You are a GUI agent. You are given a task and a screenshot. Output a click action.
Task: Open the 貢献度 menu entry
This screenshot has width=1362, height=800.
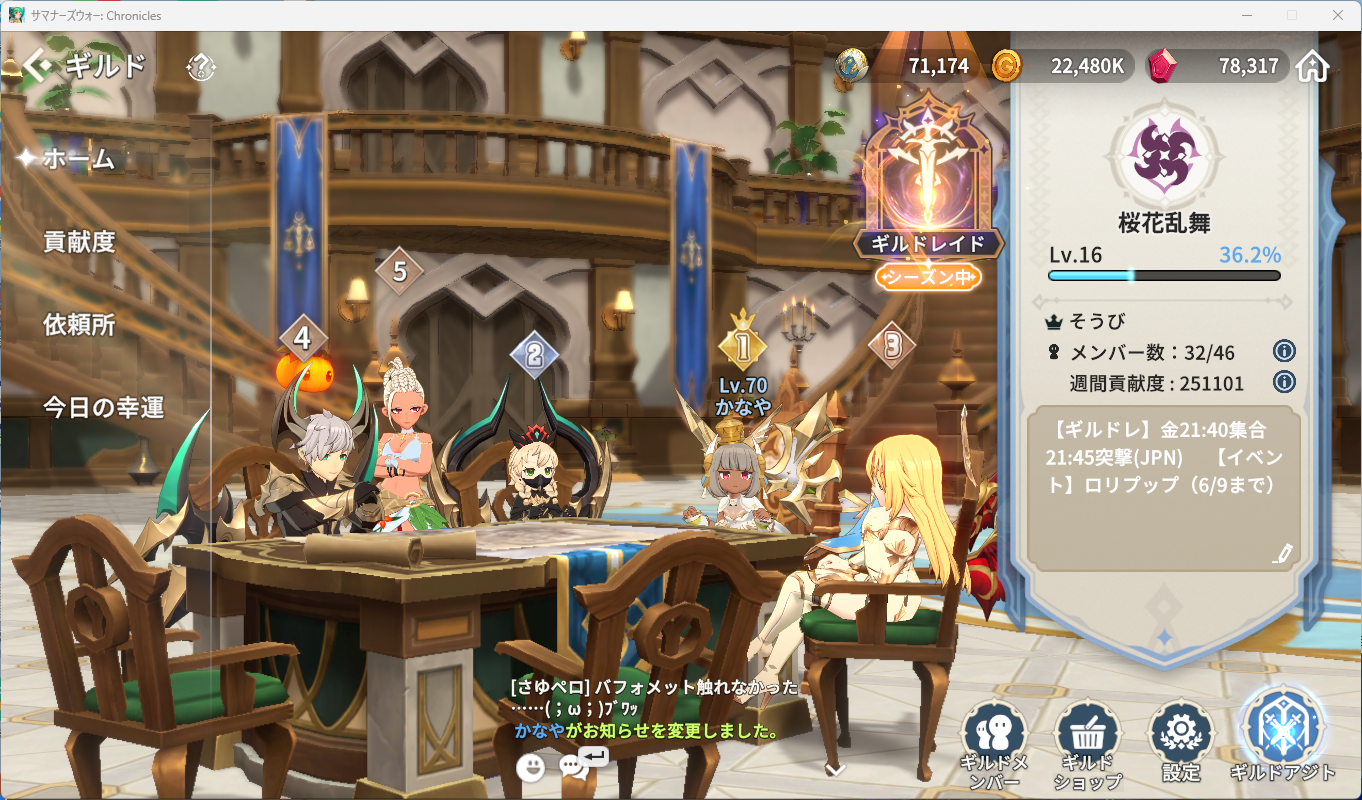pos(79,242)
